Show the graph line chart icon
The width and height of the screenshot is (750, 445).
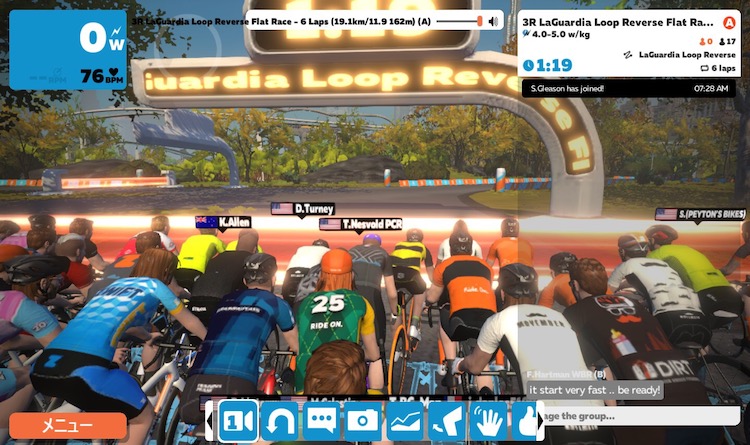pyautogui.click(x=405, y=421)
